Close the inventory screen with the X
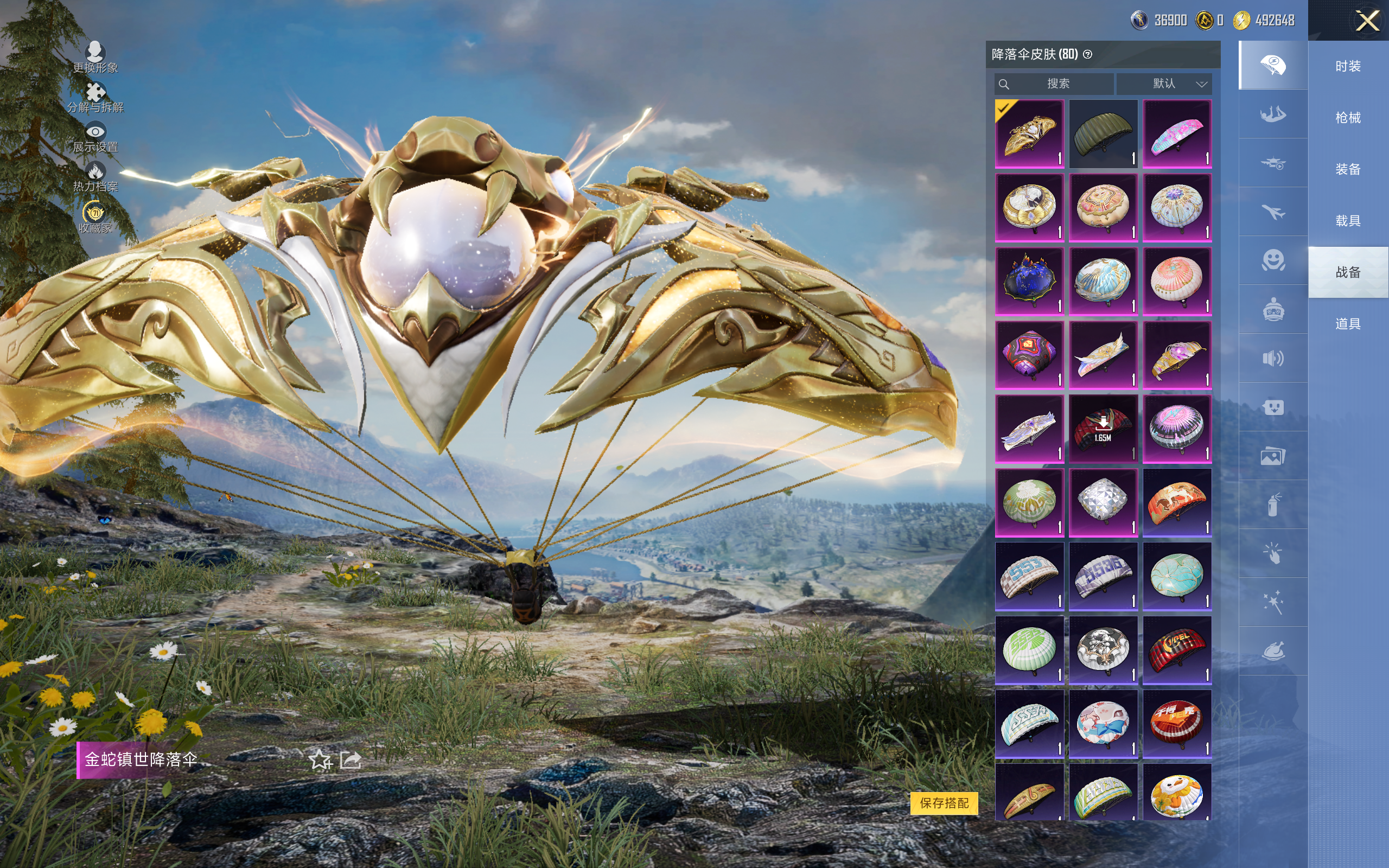Viewport: 1389px width, 868px height. pyautogui.click(x=1367, y=21)
